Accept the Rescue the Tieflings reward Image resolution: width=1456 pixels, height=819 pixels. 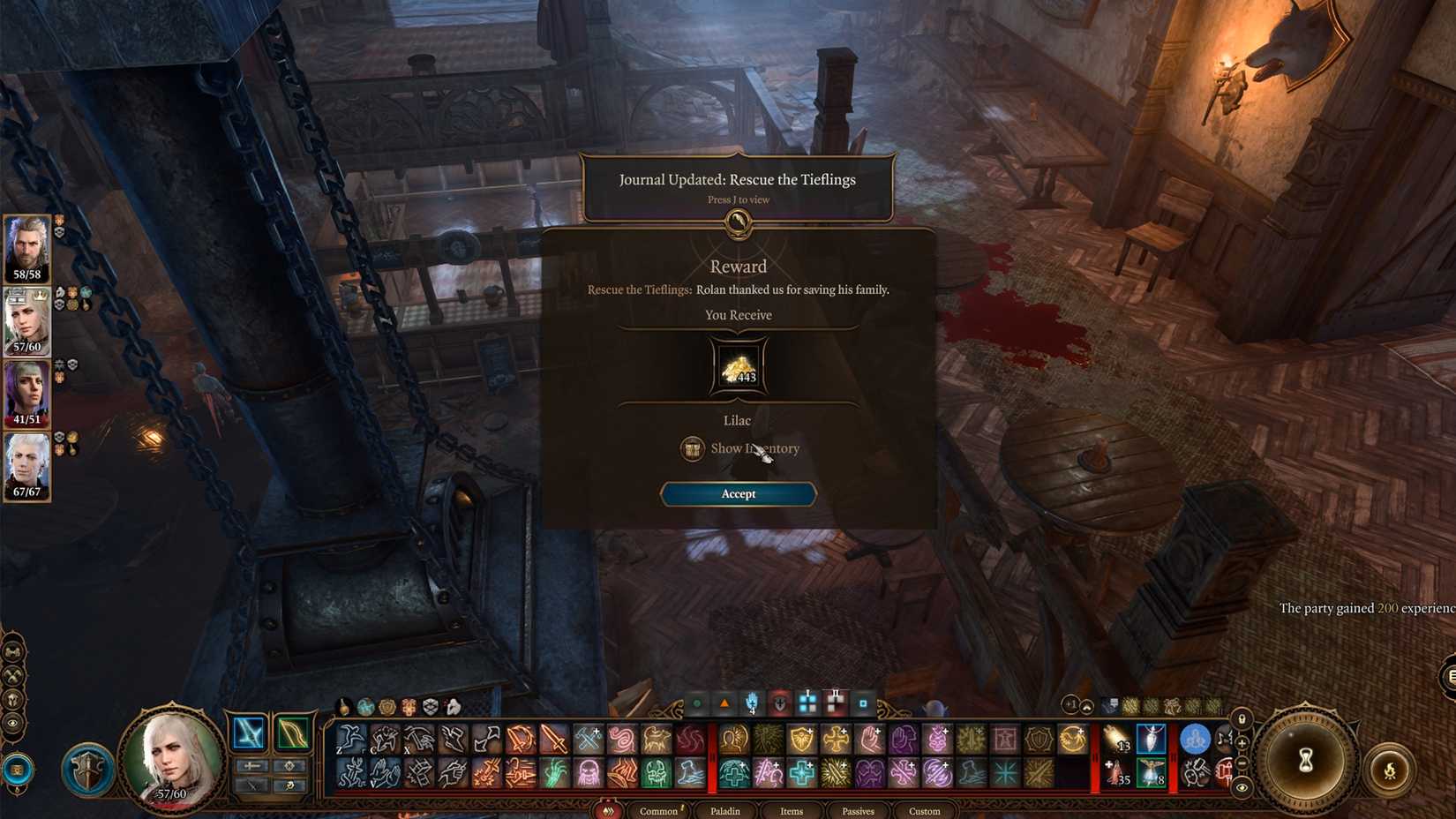(738, 494)
